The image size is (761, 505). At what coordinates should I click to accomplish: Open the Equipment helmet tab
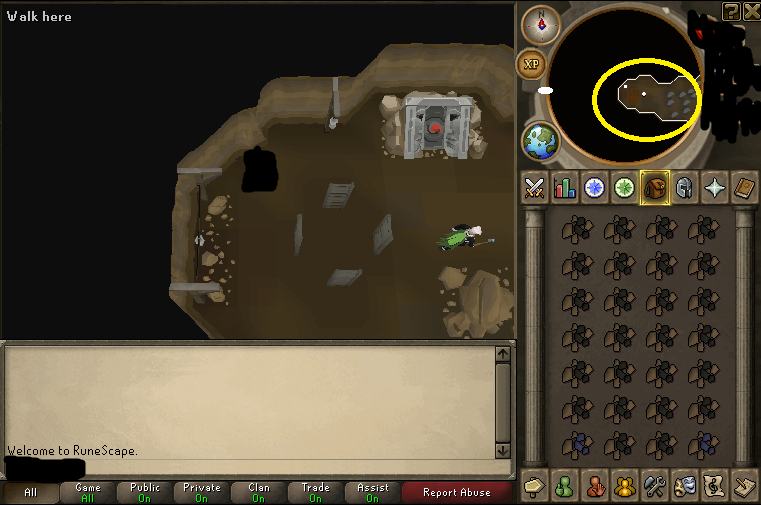[685, 188]
